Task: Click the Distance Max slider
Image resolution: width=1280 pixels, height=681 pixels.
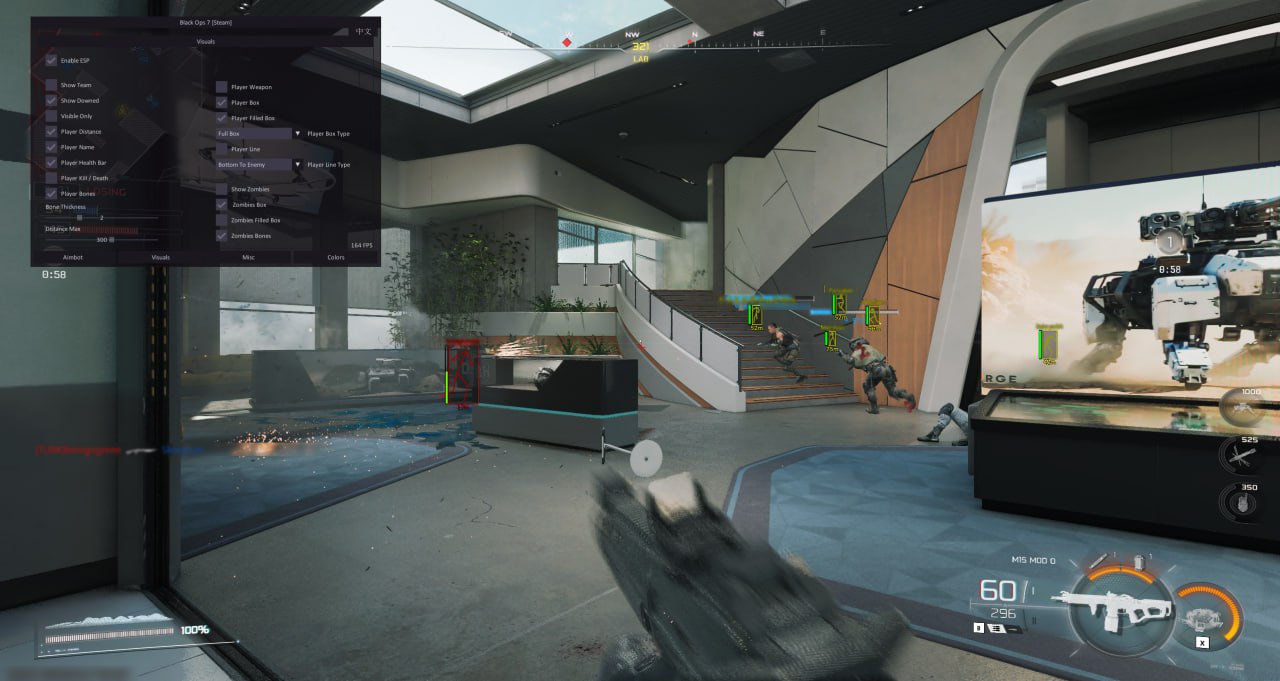Action: coord(100,240)
